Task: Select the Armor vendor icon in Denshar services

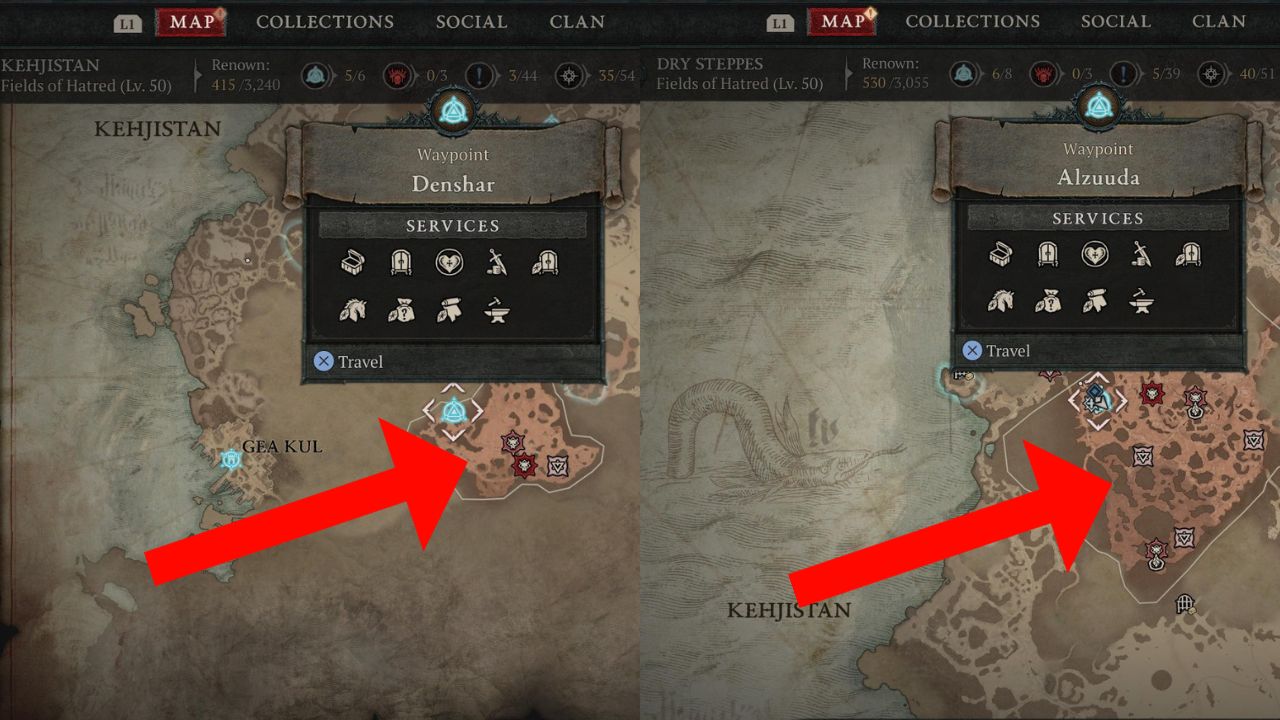Action: coord(547,262)
